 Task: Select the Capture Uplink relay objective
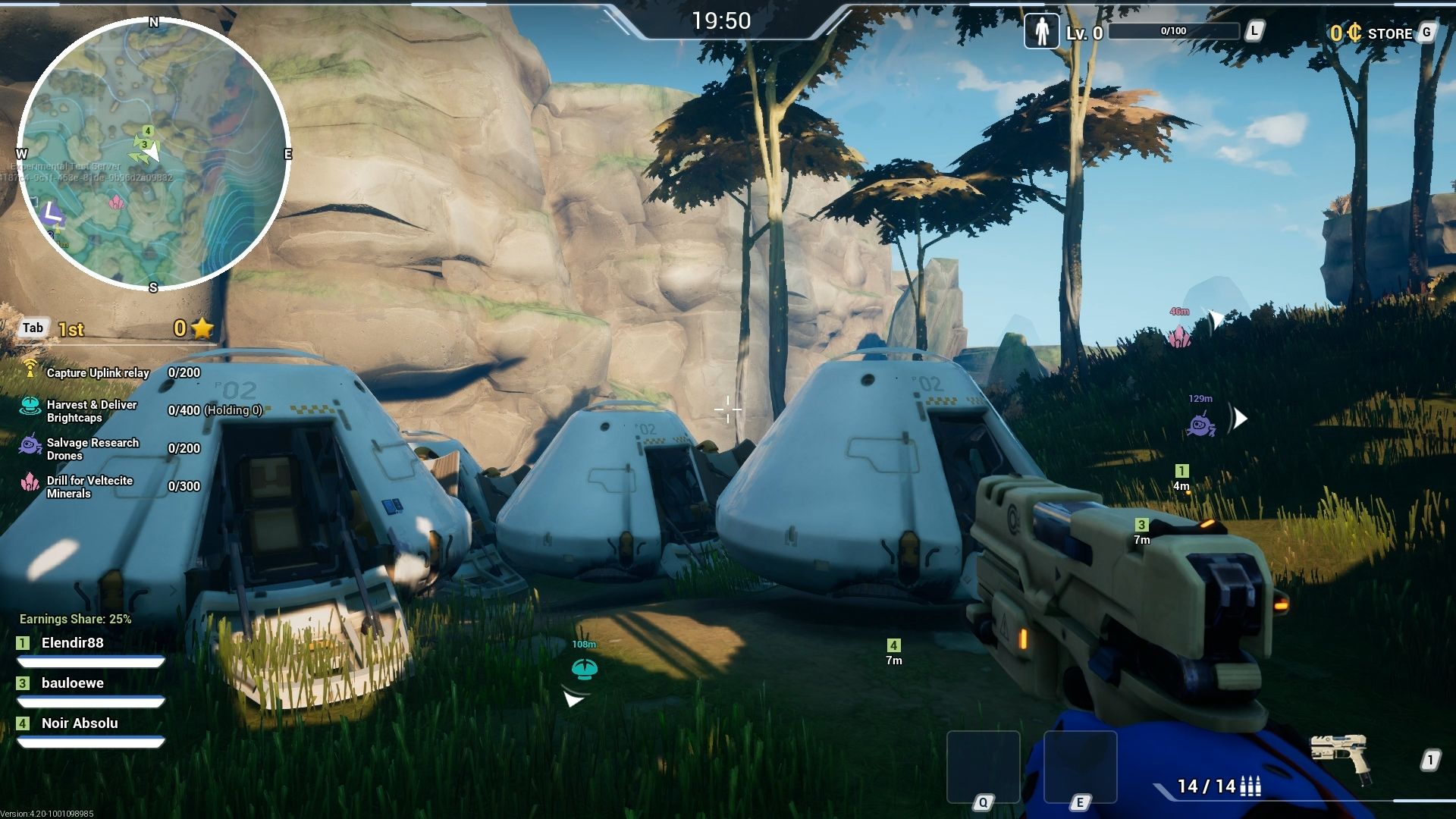[97, 372]
